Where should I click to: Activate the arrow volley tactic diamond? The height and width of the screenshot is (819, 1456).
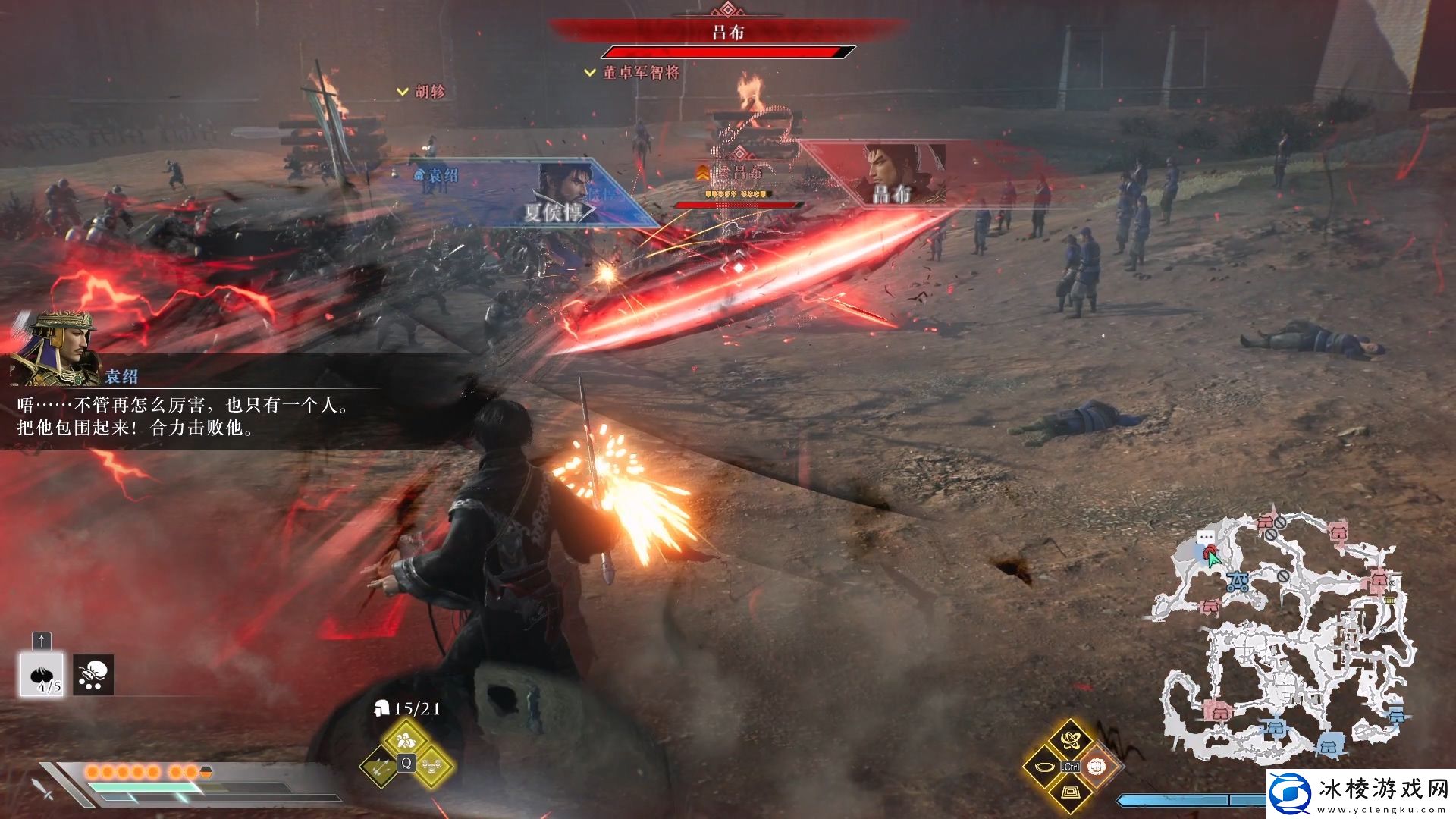(x=381, y=764)
